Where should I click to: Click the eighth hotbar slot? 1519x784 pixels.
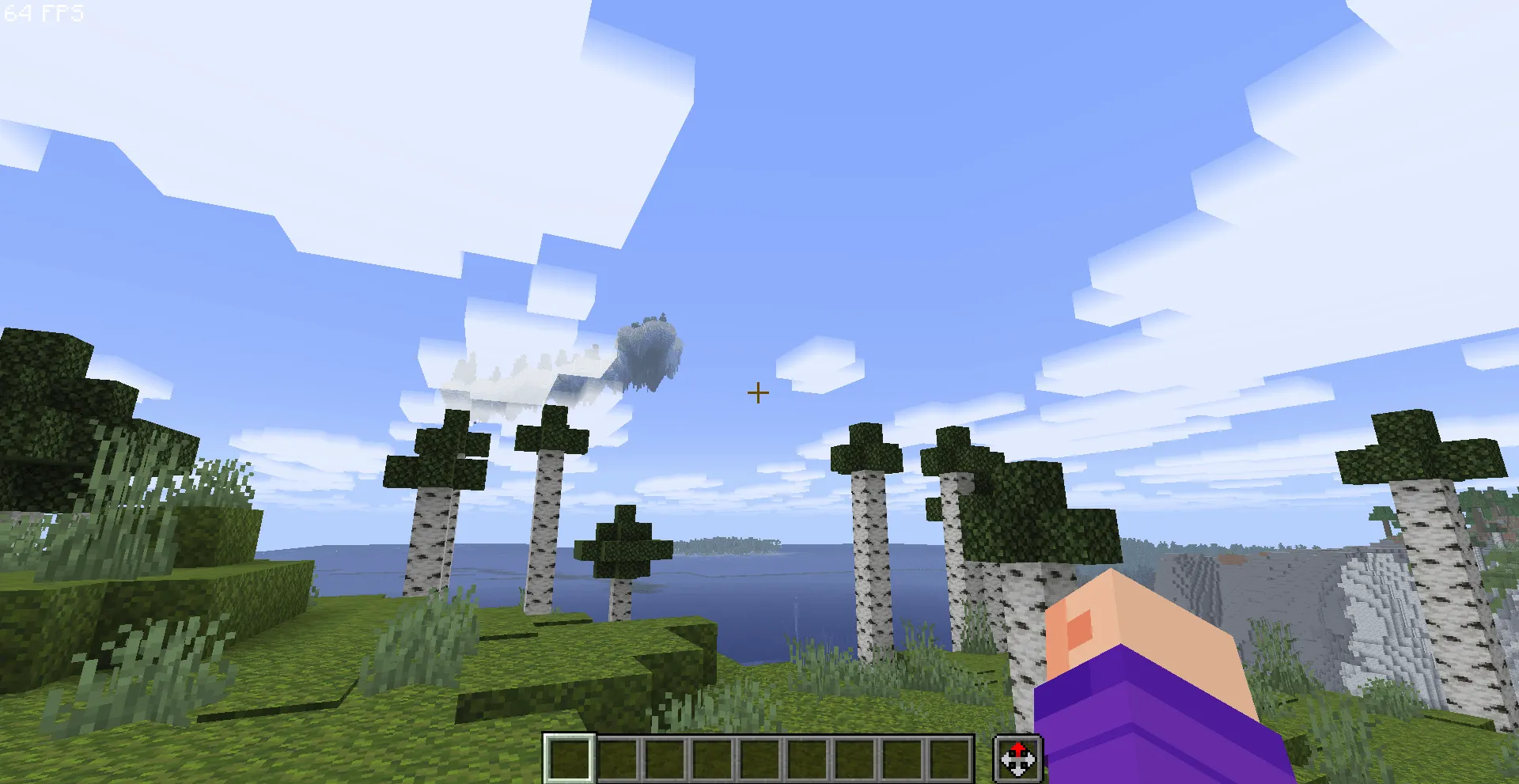click(x=902, y=759)
